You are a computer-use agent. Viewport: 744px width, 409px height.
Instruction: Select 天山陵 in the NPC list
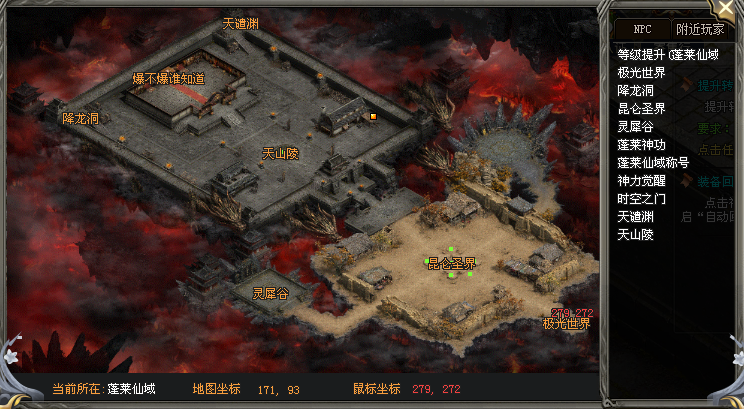[635, 234]
